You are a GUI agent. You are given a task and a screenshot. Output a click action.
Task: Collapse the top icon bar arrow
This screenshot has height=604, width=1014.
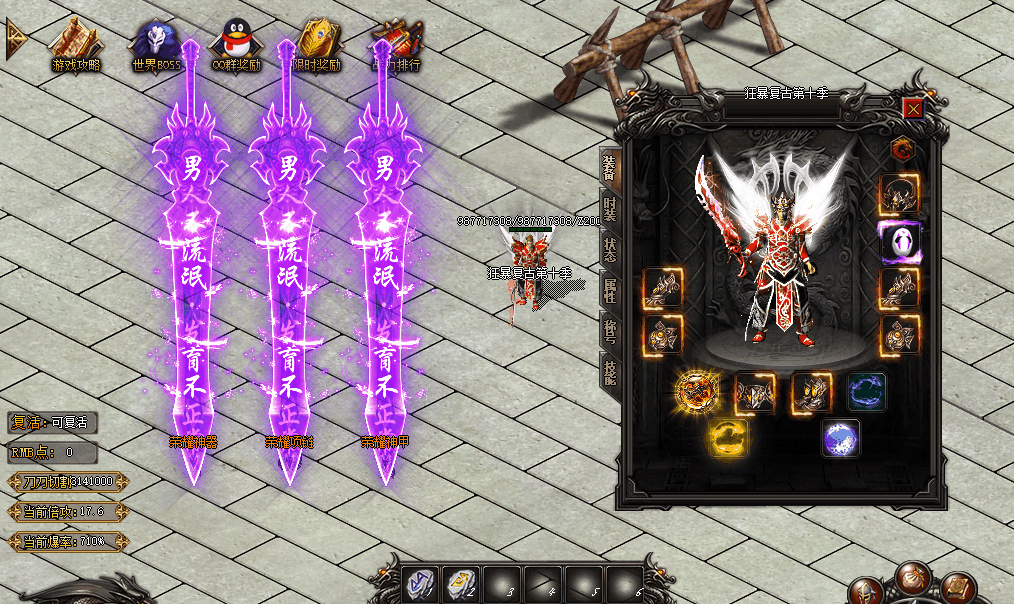pyautogui.click(x=16, y=38)
